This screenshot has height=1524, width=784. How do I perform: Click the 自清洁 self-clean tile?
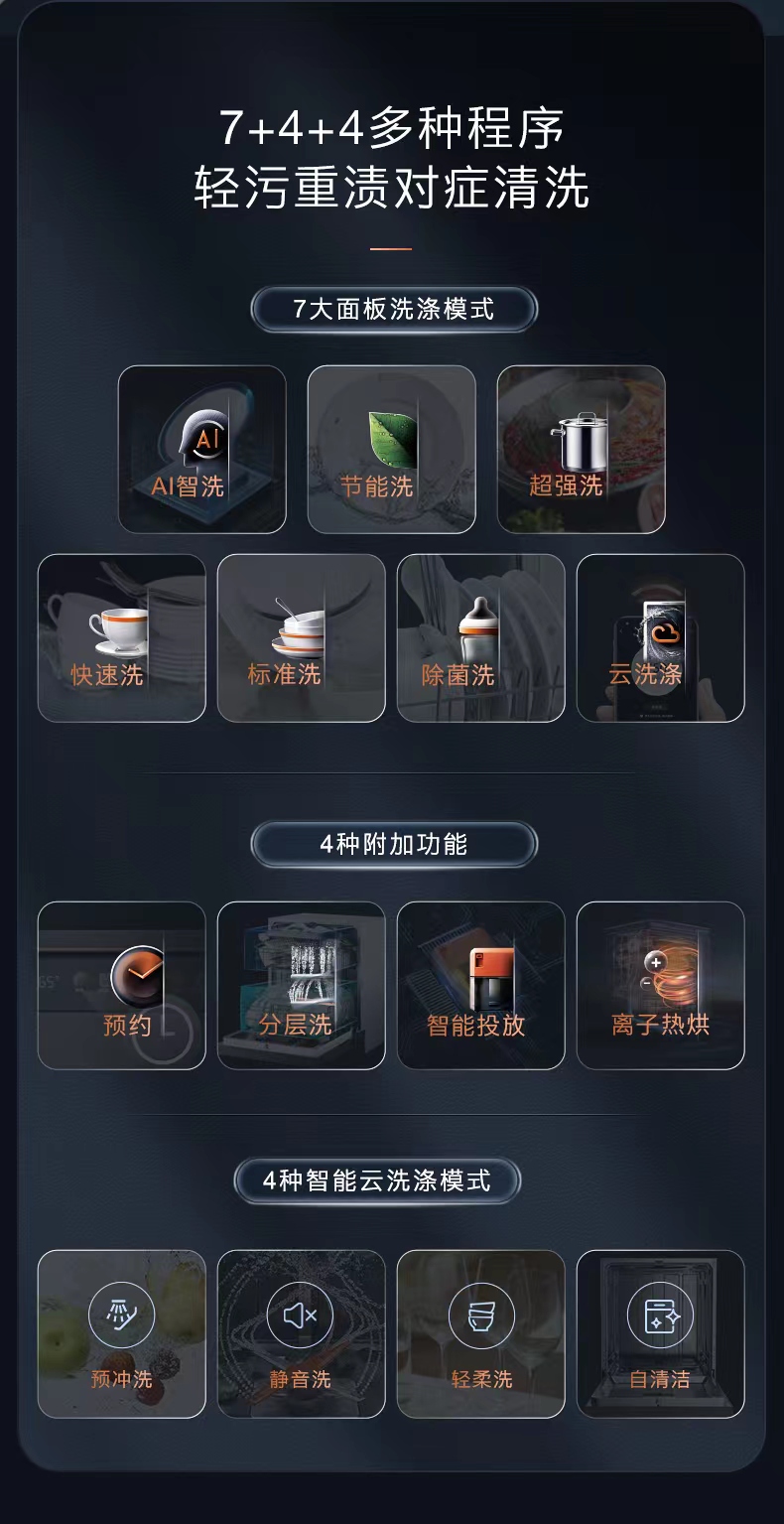(x=660, y=1333)
